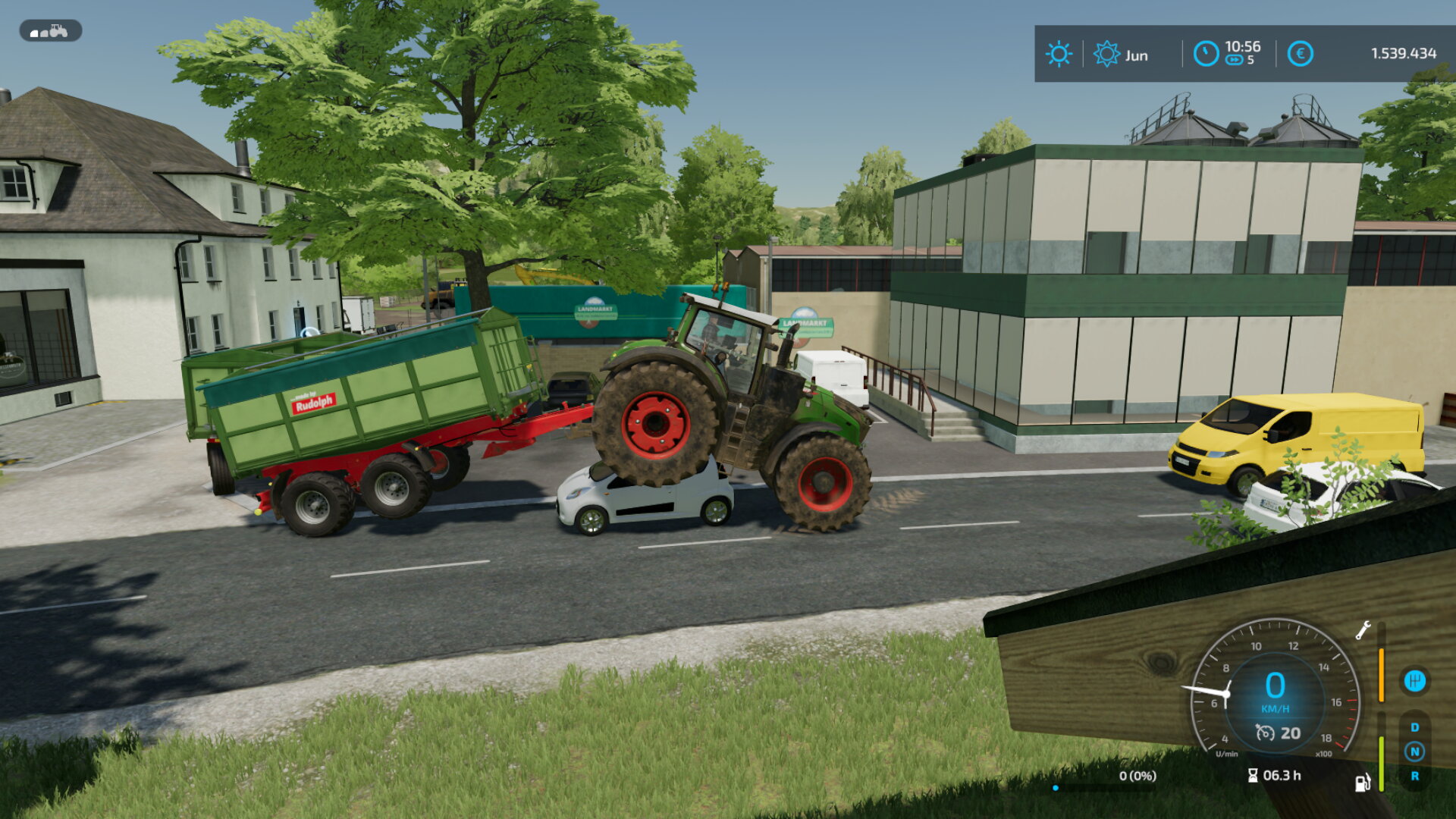Click the fuel pump icon
The width and height of the screenshot is (1456, 819).
click(1363, 782)
